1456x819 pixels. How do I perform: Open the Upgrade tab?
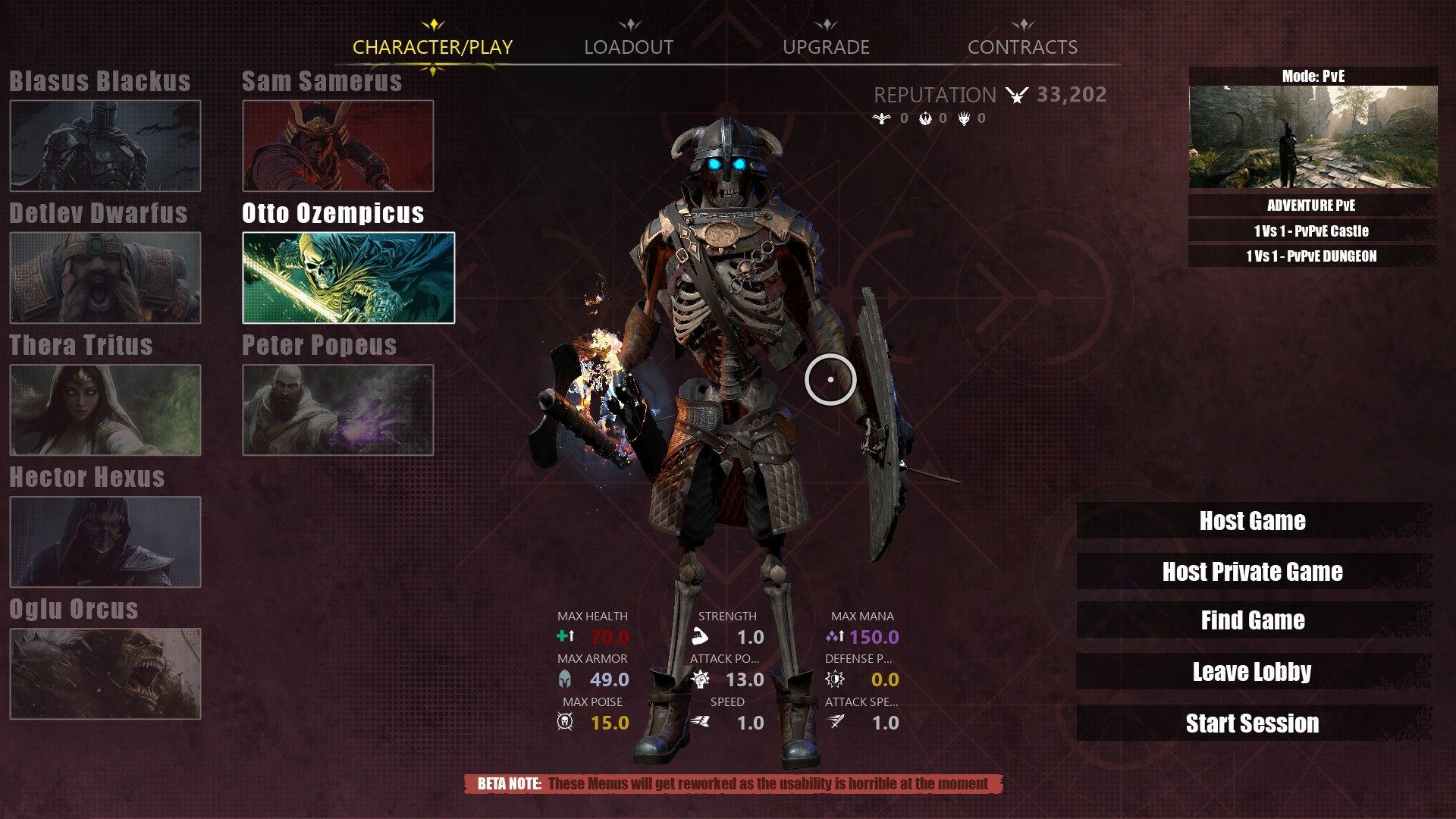pyautogui.click(x=826, y=47)
